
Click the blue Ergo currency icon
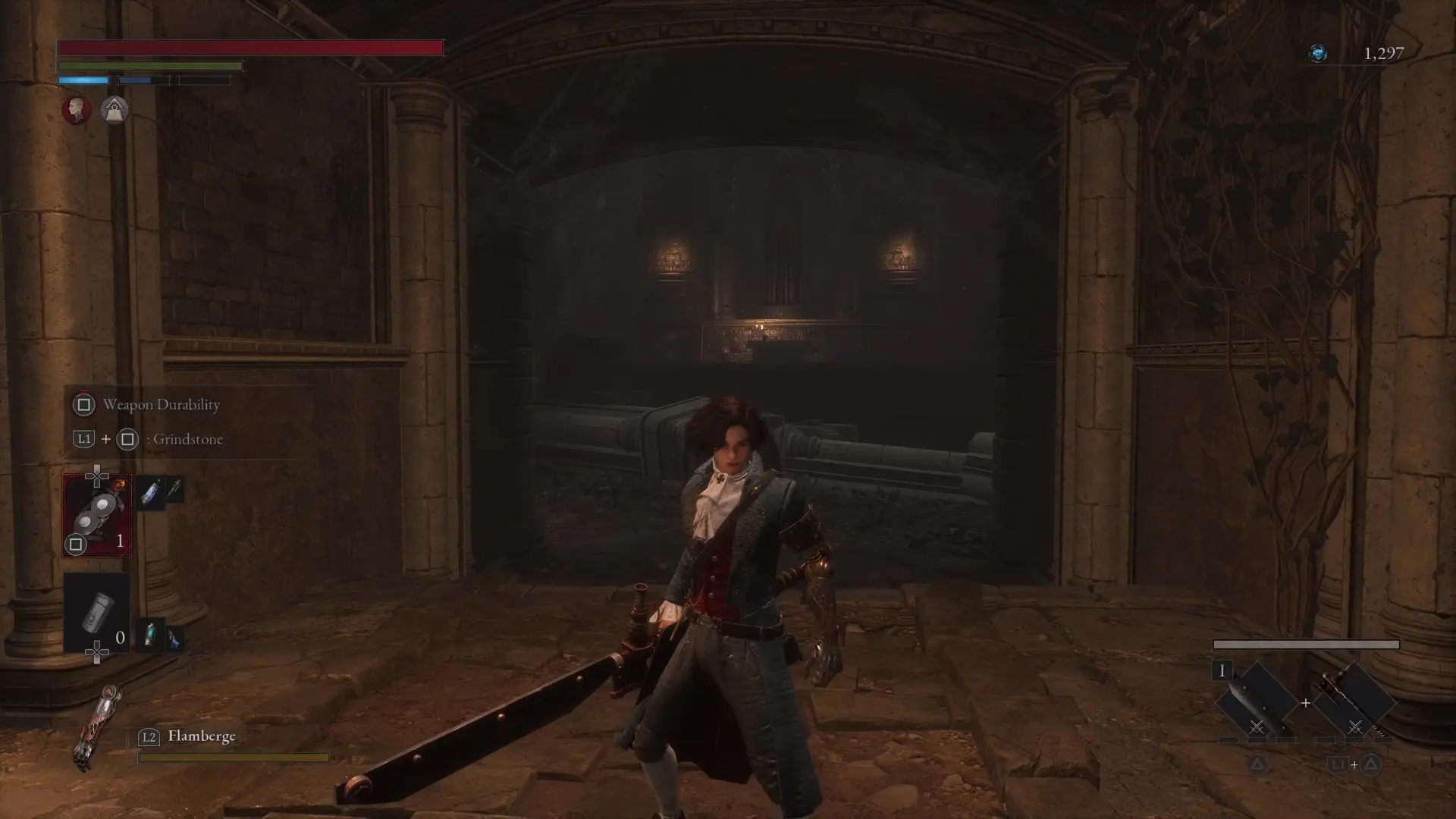coord(1318,53)
